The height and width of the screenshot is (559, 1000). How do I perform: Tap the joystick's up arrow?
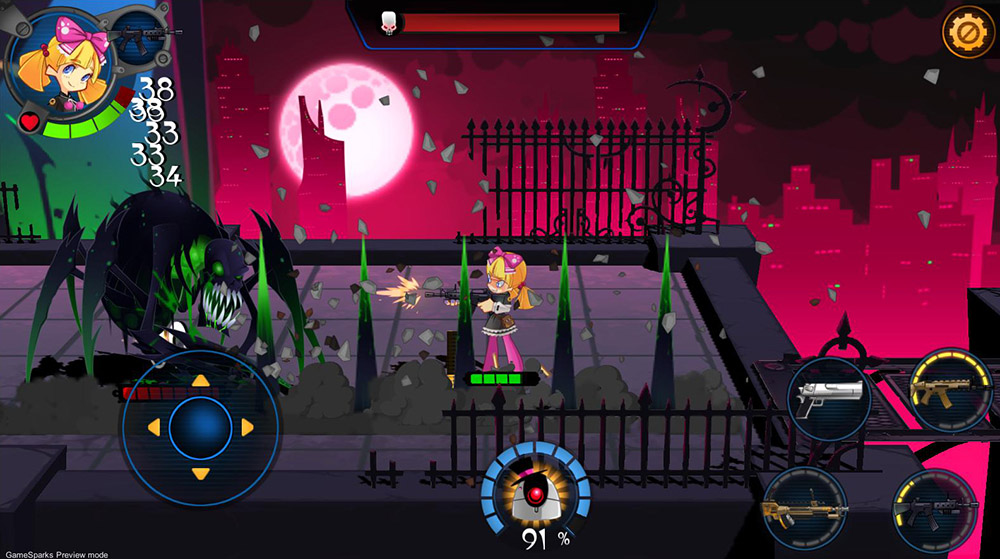(x=200, y=381)
